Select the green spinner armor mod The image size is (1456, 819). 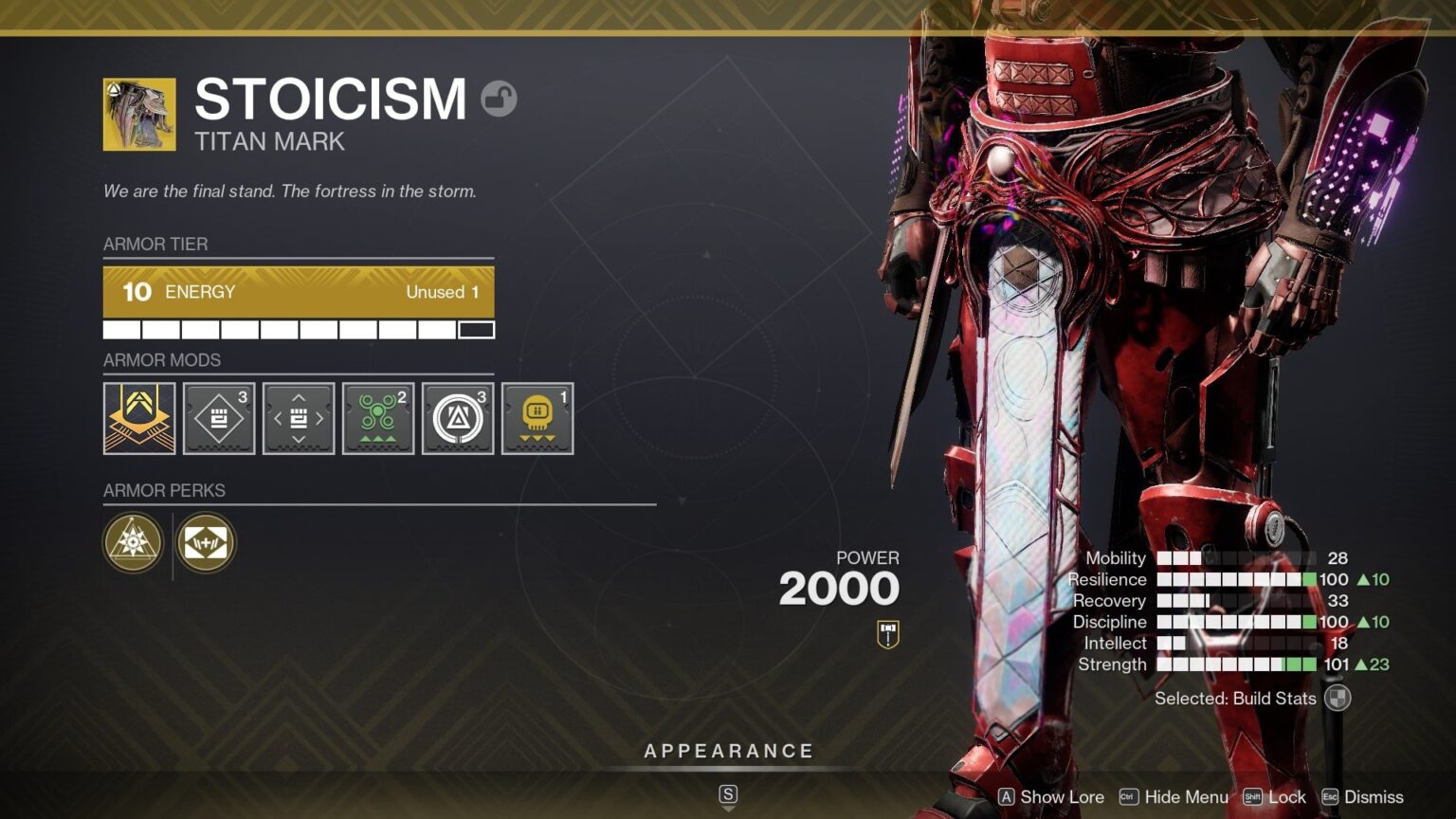click(x=378, y=418)
